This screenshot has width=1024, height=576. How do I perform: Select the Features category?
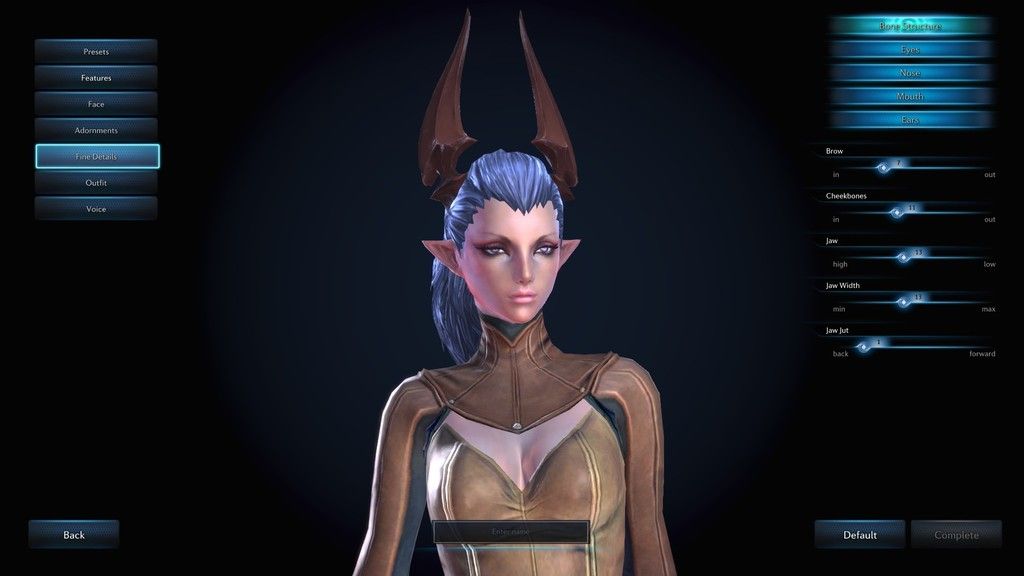(96, 77)
